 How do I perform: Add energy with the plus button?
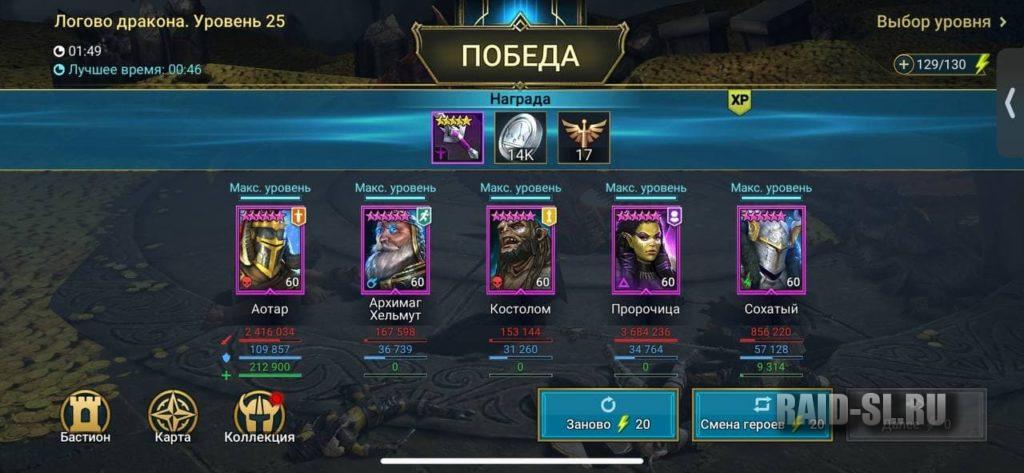pos(904,64)
